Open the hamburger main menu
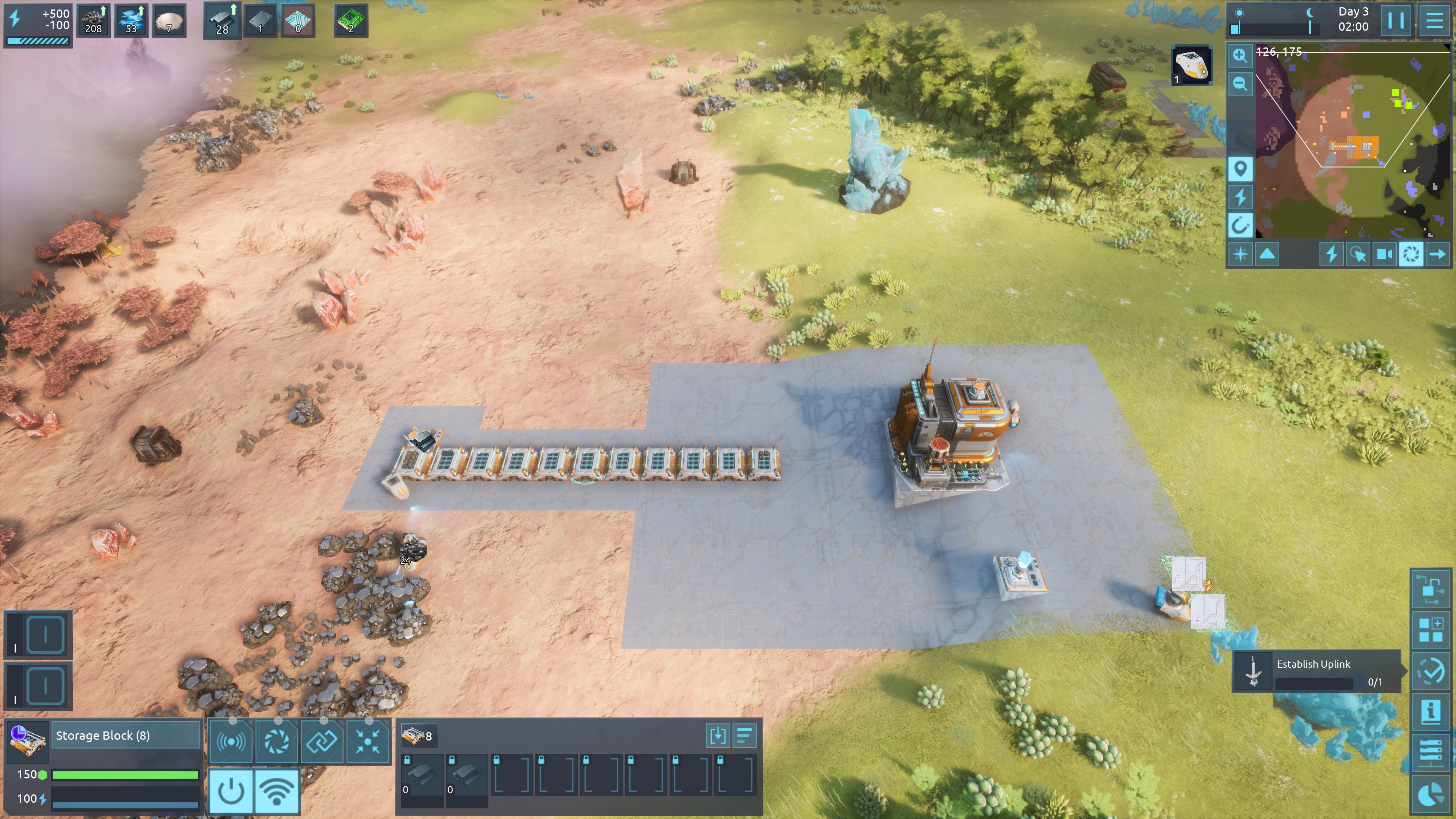 pyautogui.click(x=1434, y=21)
